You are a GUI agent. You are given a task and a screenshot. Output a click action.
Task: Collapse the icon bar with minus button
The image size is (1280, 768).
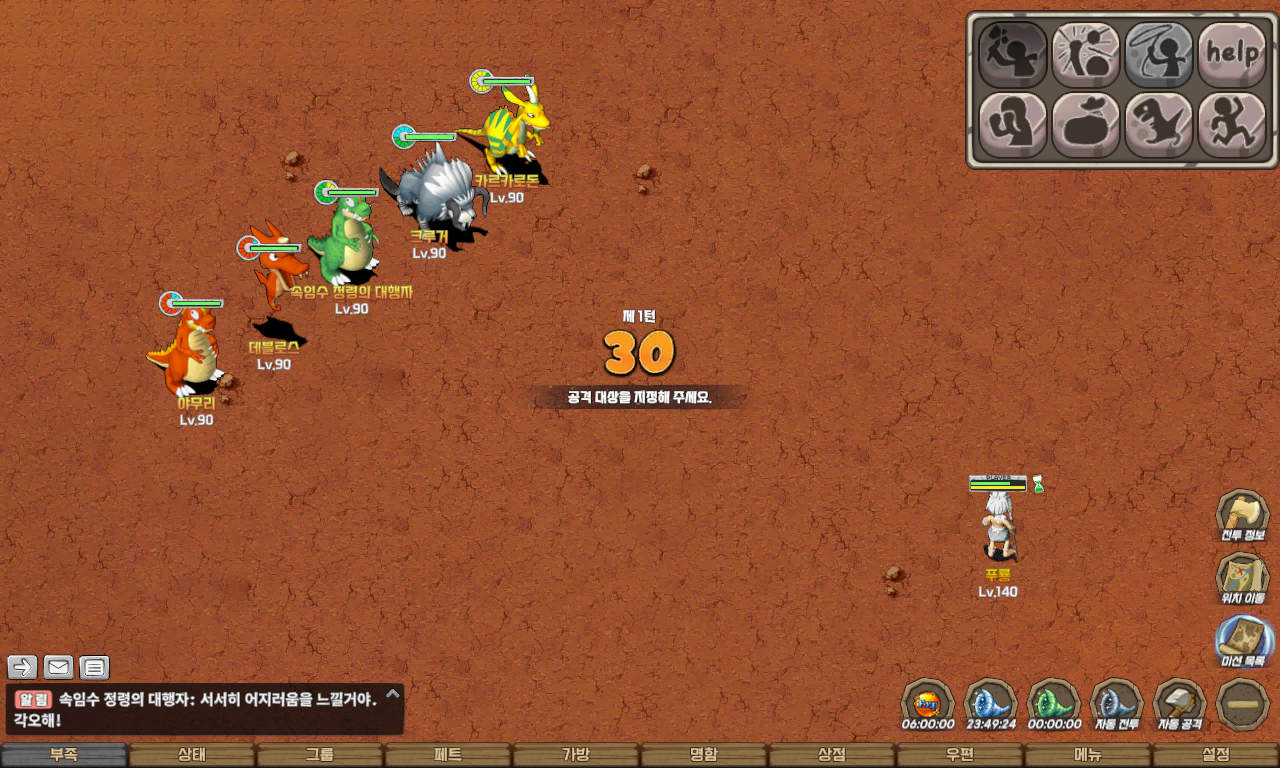[1243, 704]
